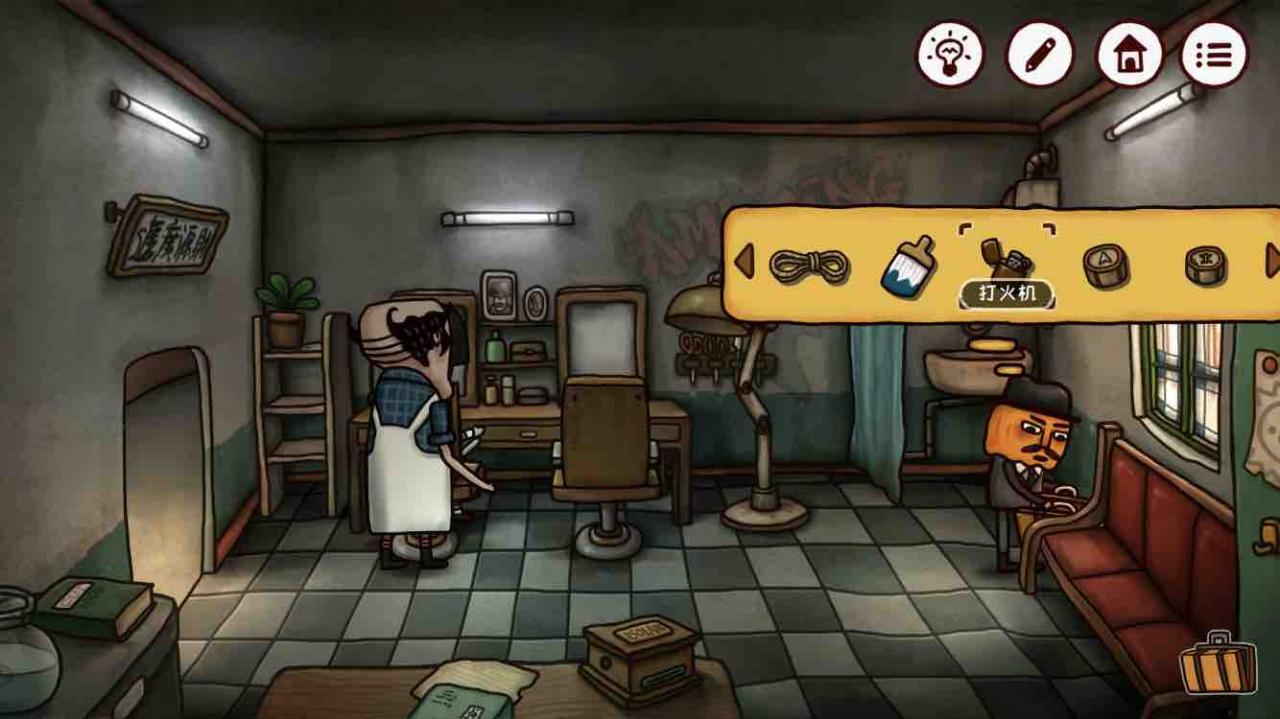1280x719 pixels.
Task: Show next inventory items with right arrow
Action: click(x=1272, y=262)
